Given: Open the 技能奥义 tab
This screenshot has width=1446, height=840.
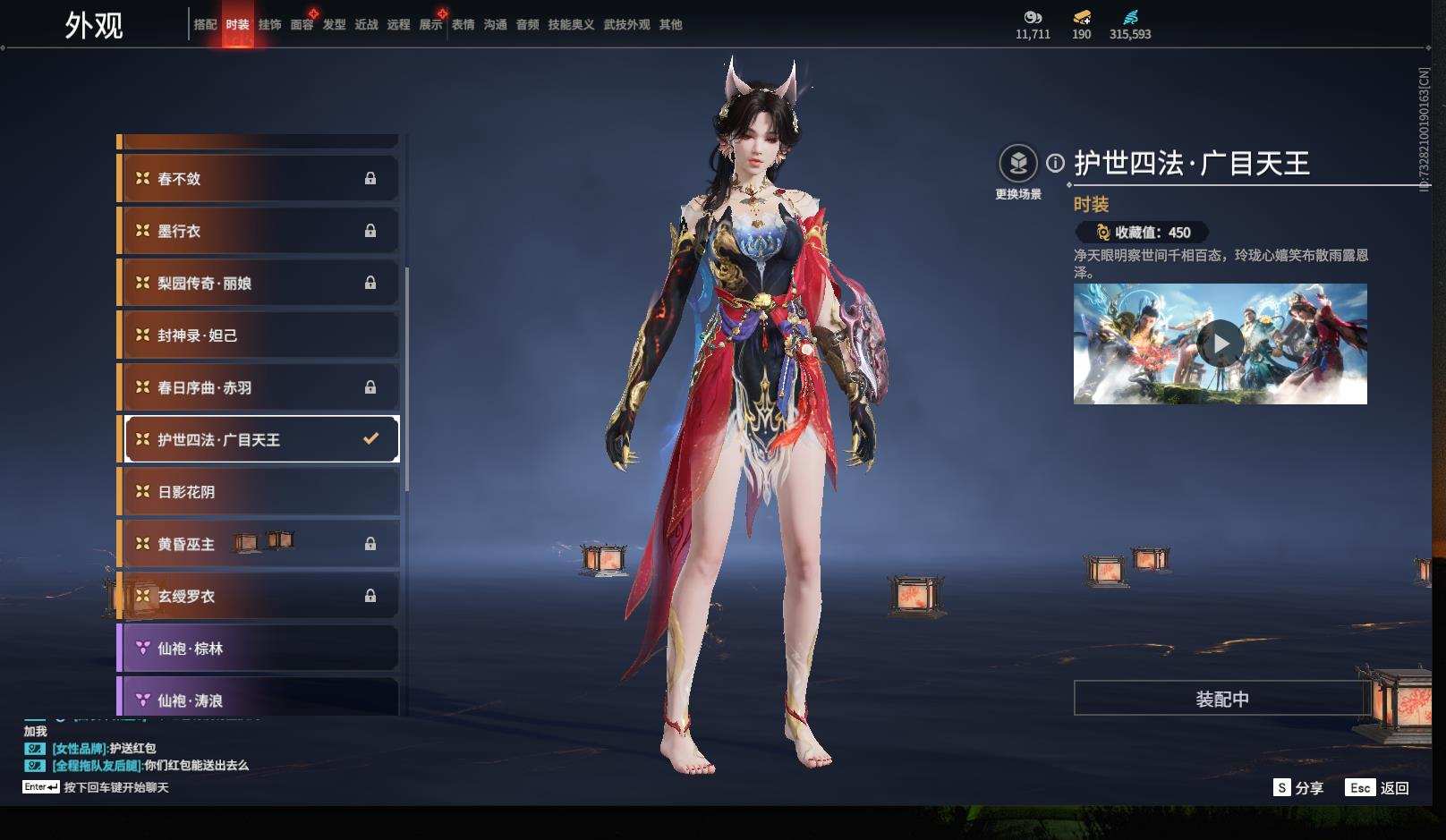Looking at the screenshot, I should coord(571,25).
